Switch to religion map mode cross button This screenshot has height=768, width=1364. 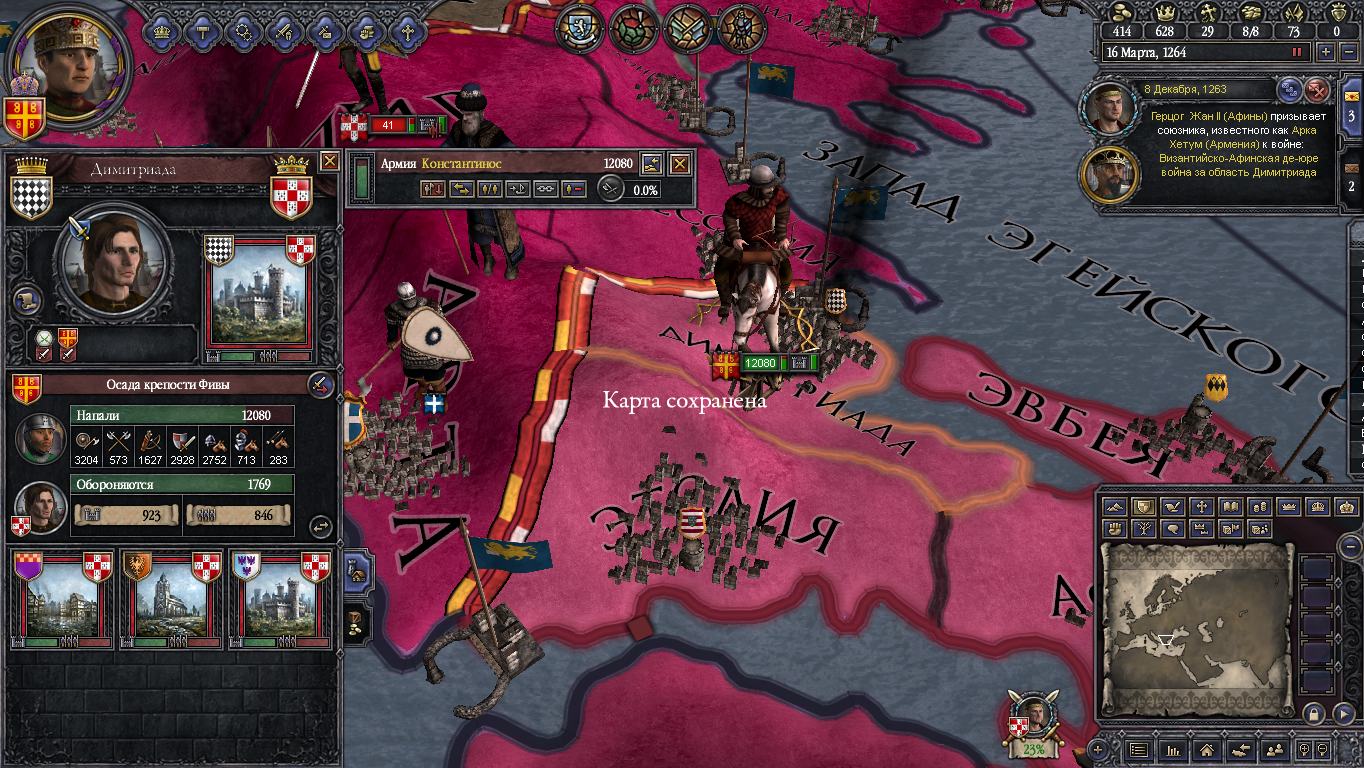click(1202, 507)
